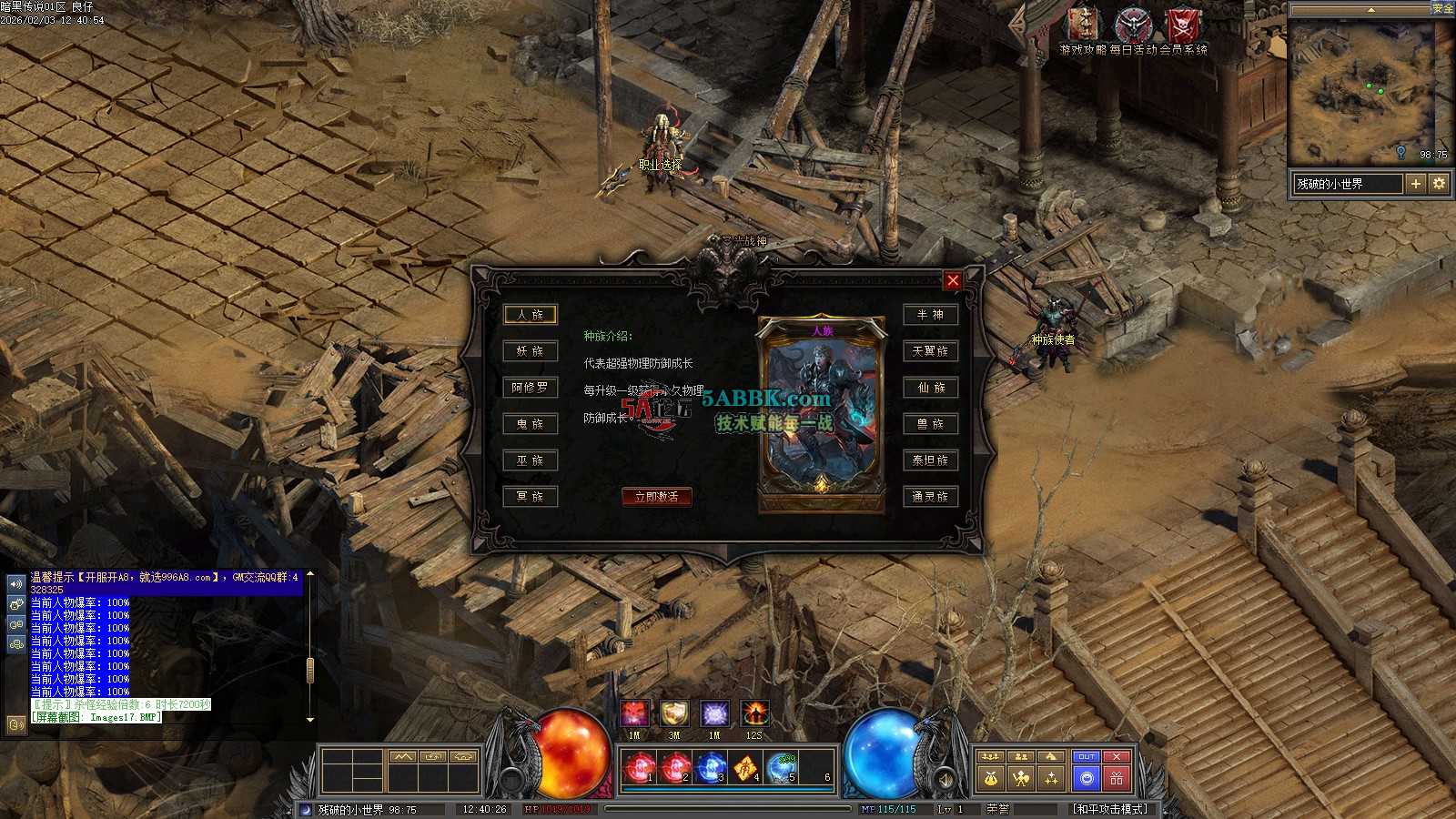Open the 每日活动 daily events icon
This screenshot has height=819, width=1456.
tap(1133, 27)
